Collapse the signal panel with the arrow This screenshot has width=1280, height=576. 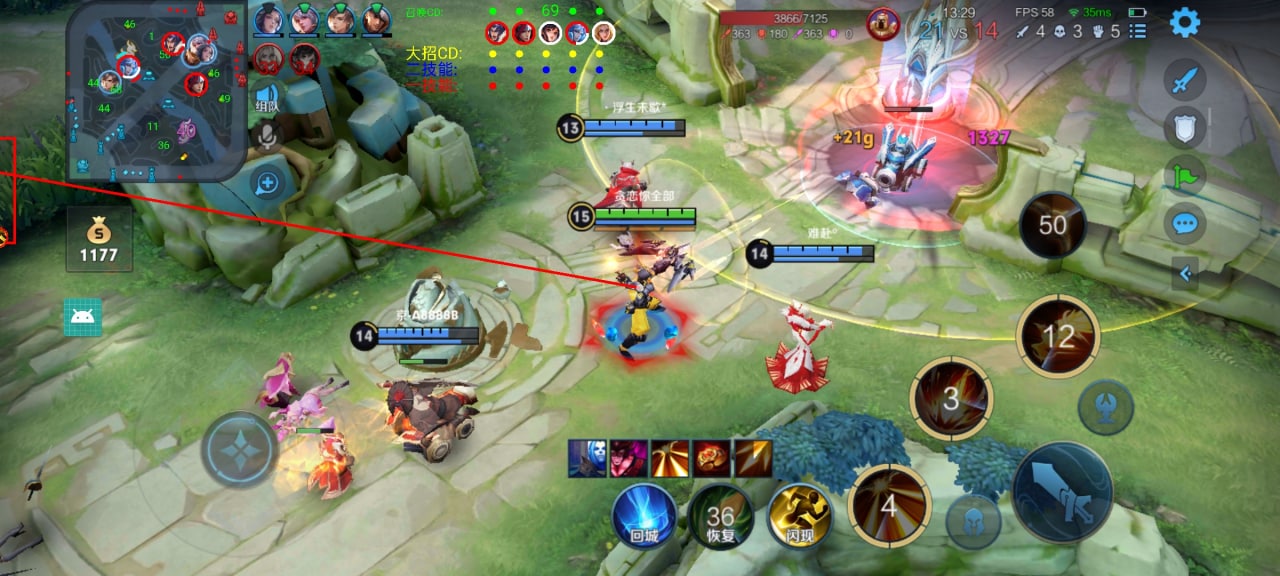click(1185, 272)
